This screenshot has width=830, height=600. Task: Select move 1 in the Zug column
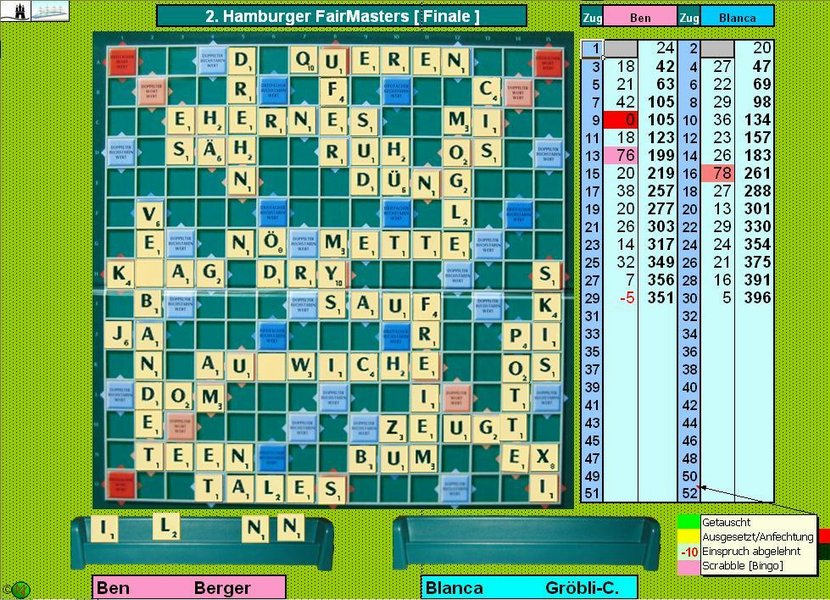tap(591, 48)
